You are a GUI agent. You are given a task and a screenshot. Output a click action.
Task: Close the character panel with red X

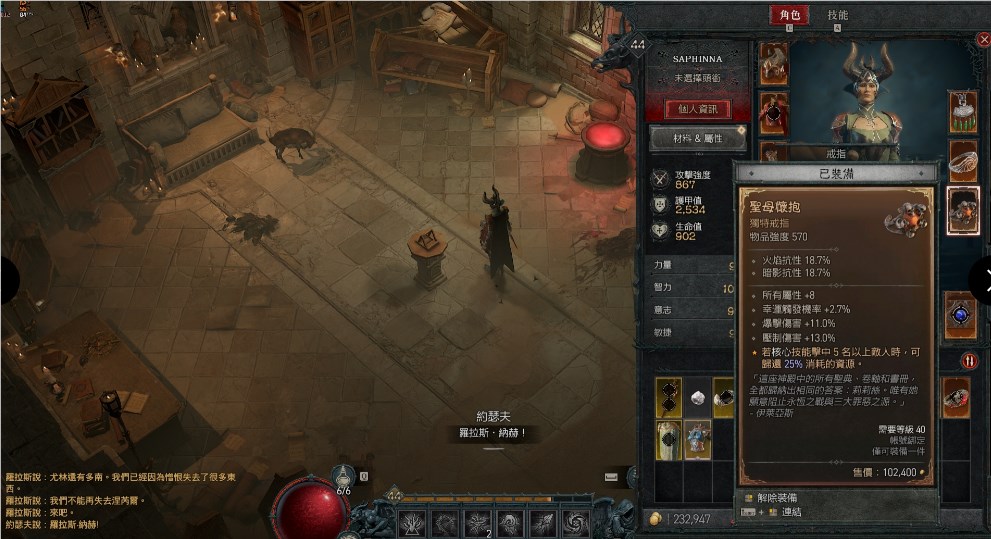(x=982, y=40)
